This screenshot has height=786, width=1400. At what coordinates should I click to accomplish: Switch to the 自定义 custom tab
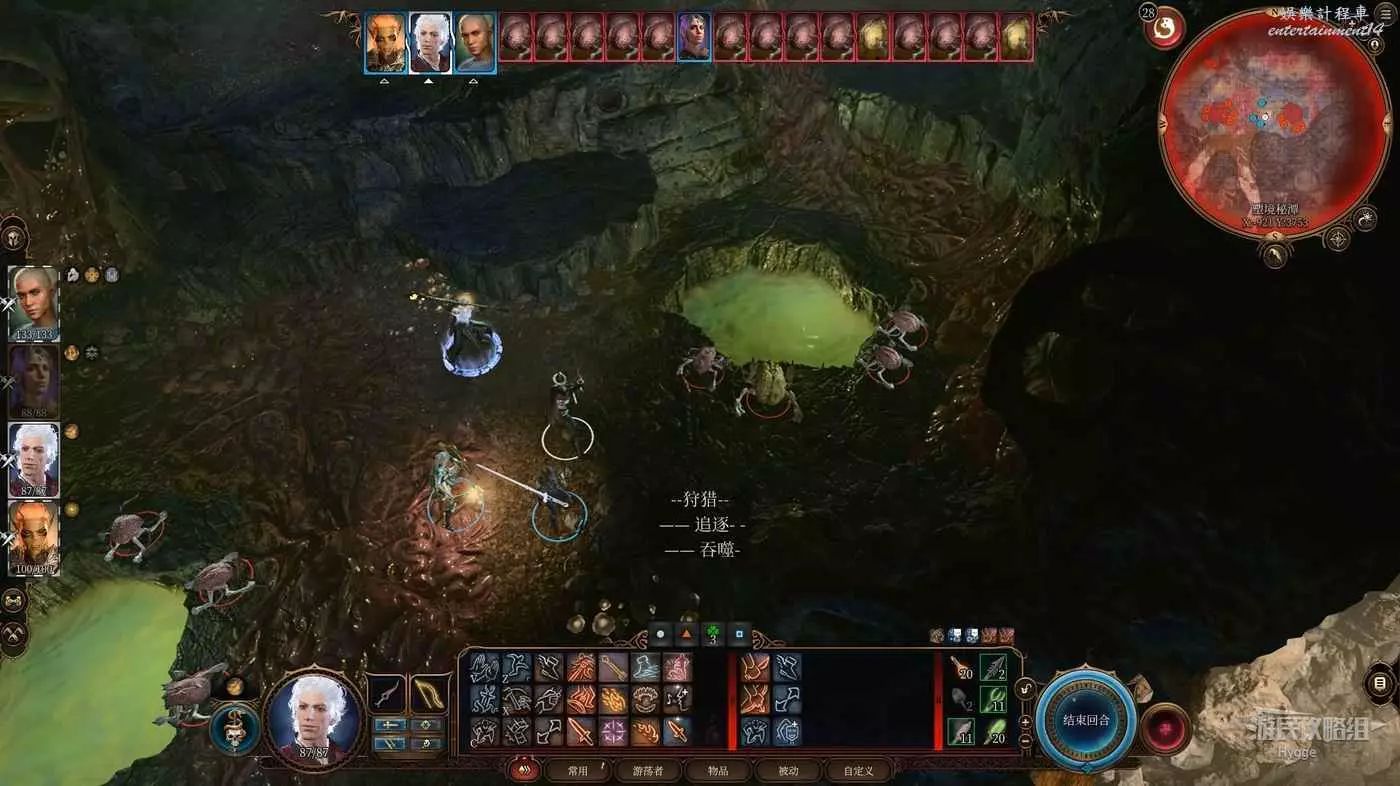(x=858, y=771)
